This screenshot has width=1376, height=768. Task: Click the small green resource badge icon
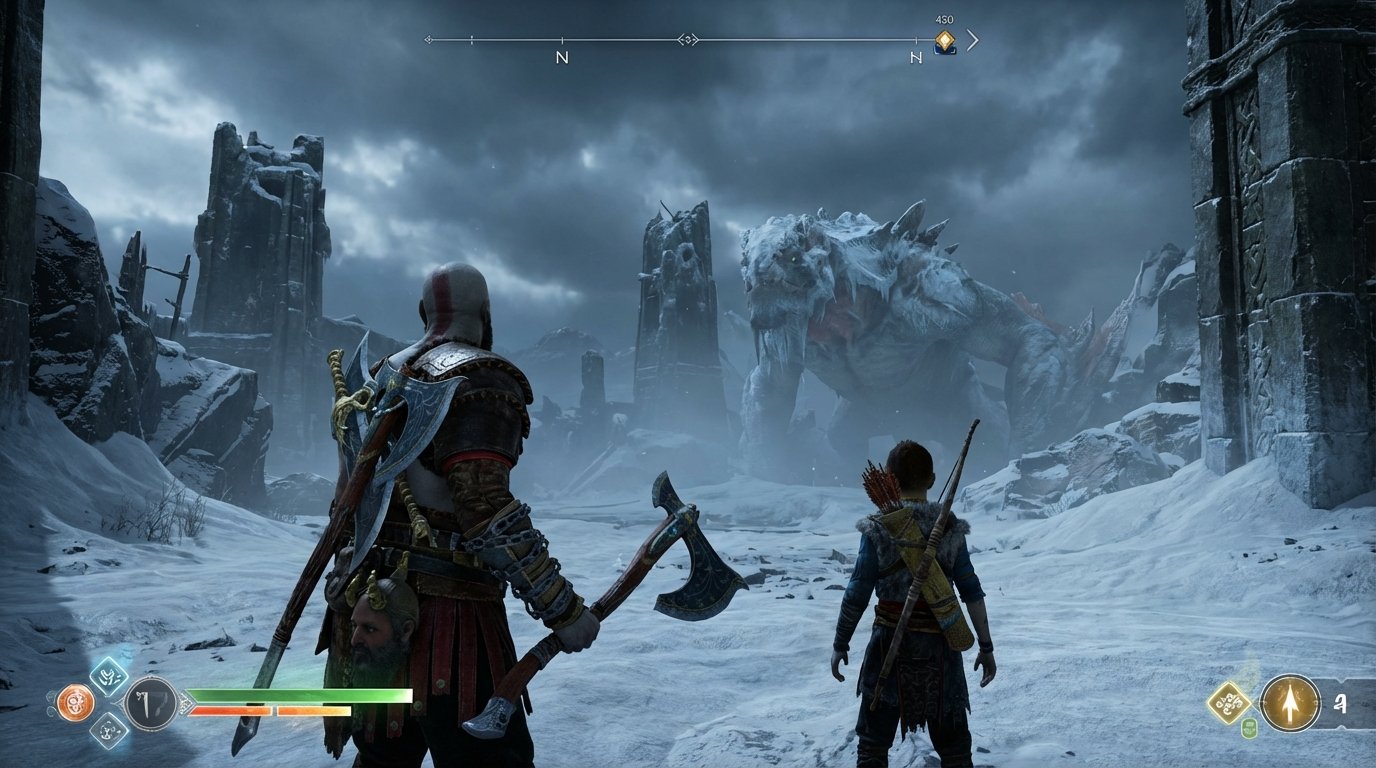pos(1250,727)
